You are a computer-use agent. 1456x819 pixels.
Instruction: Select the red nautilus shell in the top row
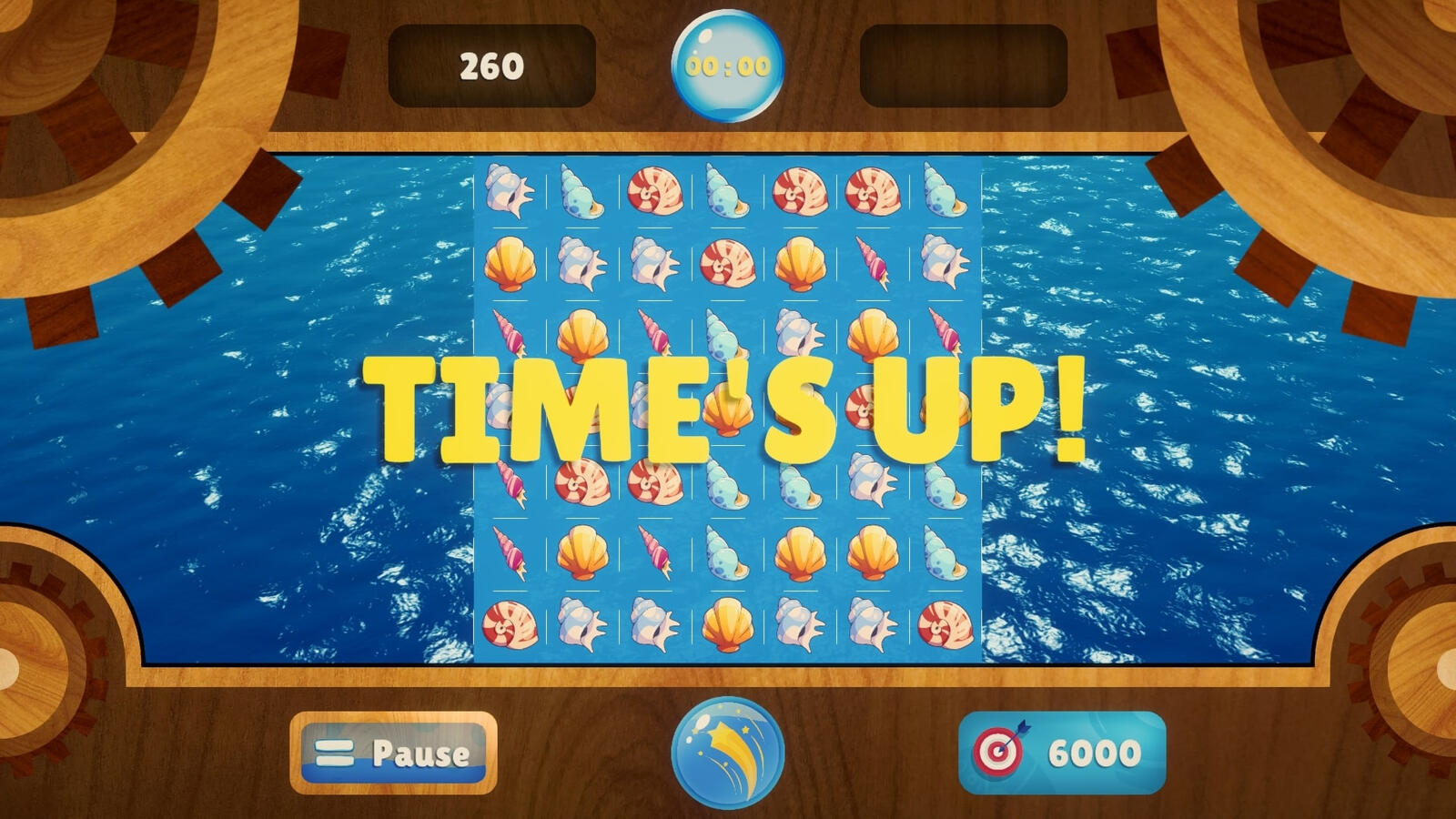(x=655, y=191)
